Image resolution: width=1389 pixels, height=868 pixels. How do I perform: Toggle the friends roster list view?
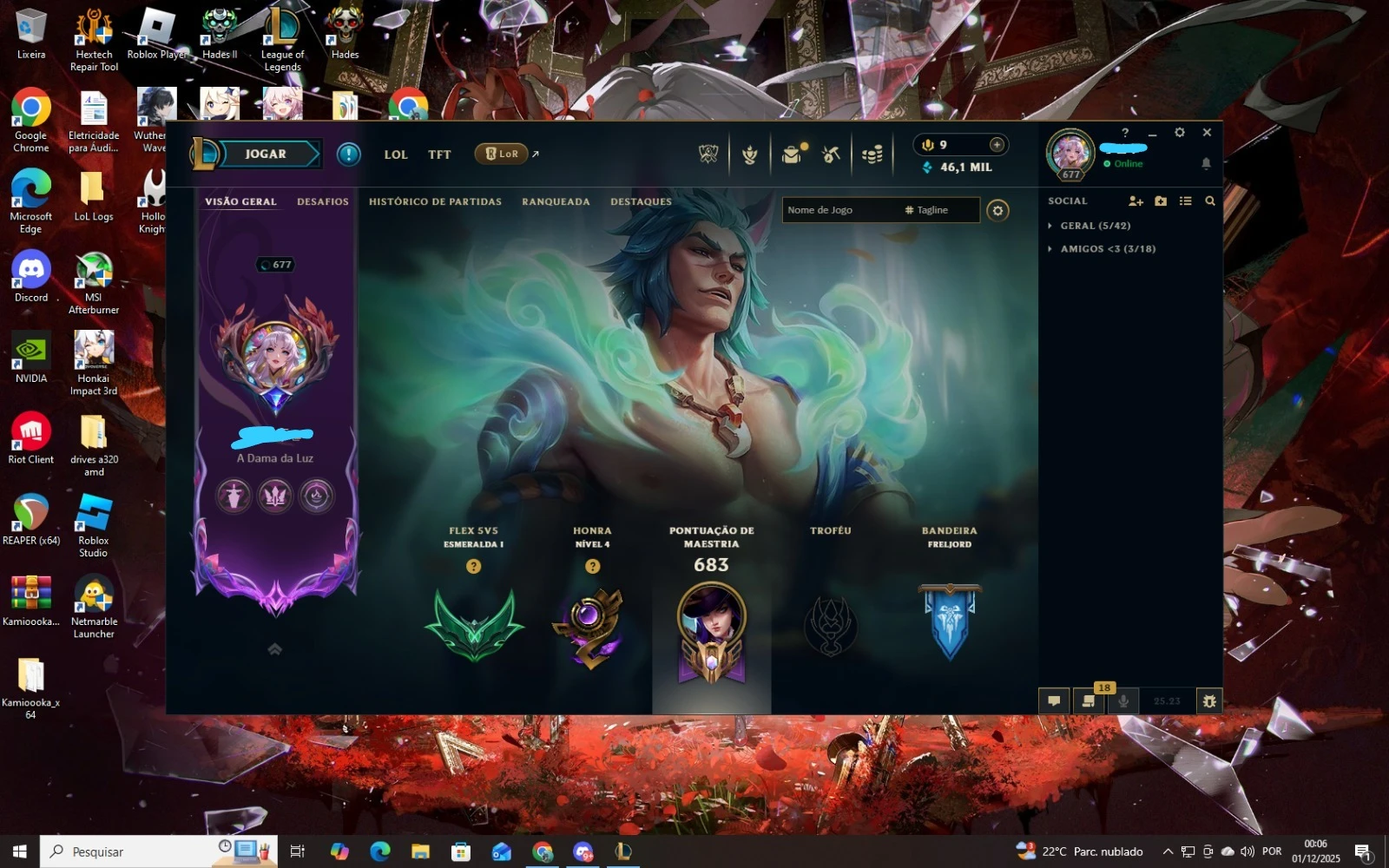[x=1185, y=201]
